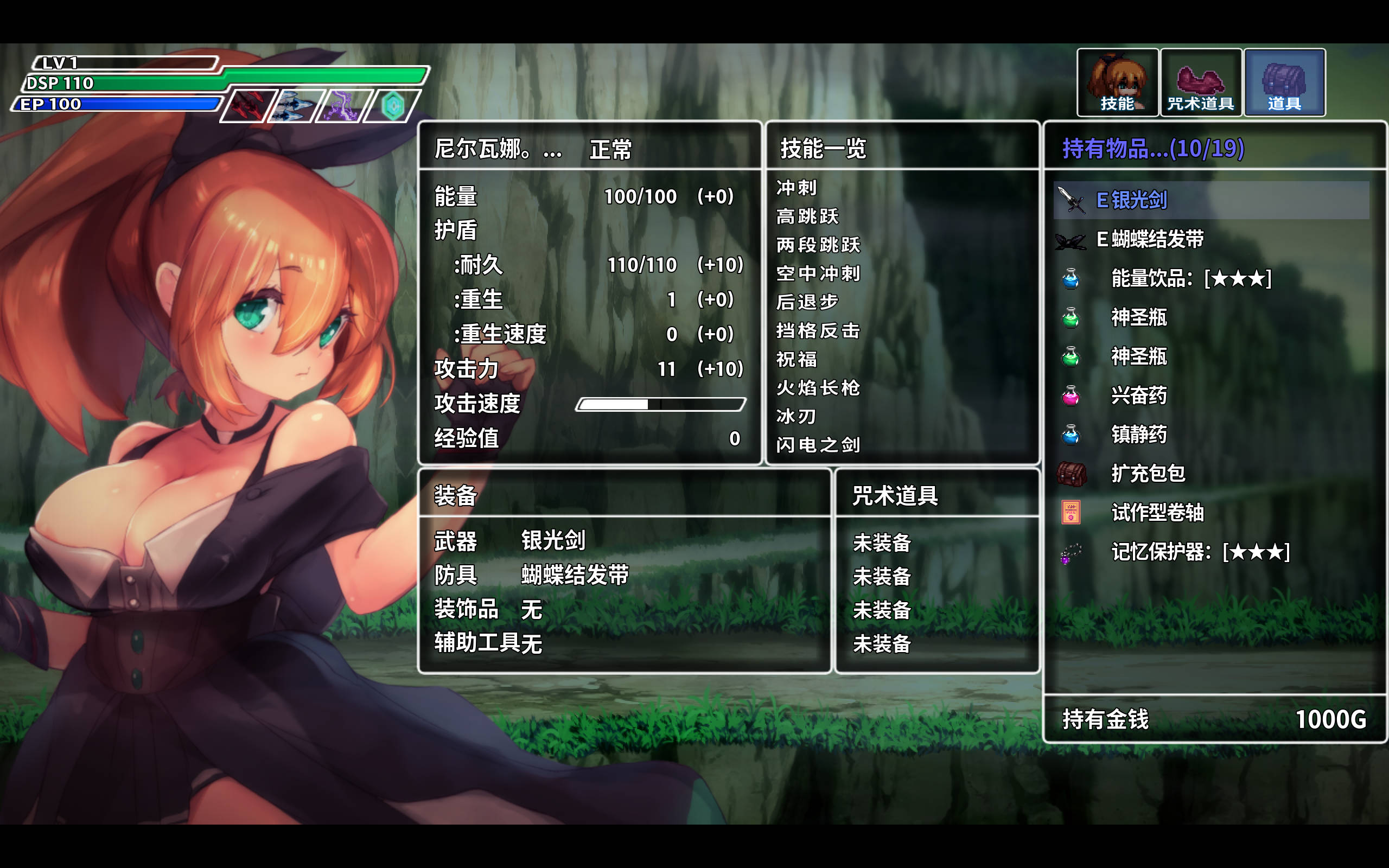This screenshot has width=1389, height=868.
Task: Click the purple lightning skill icon
Action: pos(343,106)
